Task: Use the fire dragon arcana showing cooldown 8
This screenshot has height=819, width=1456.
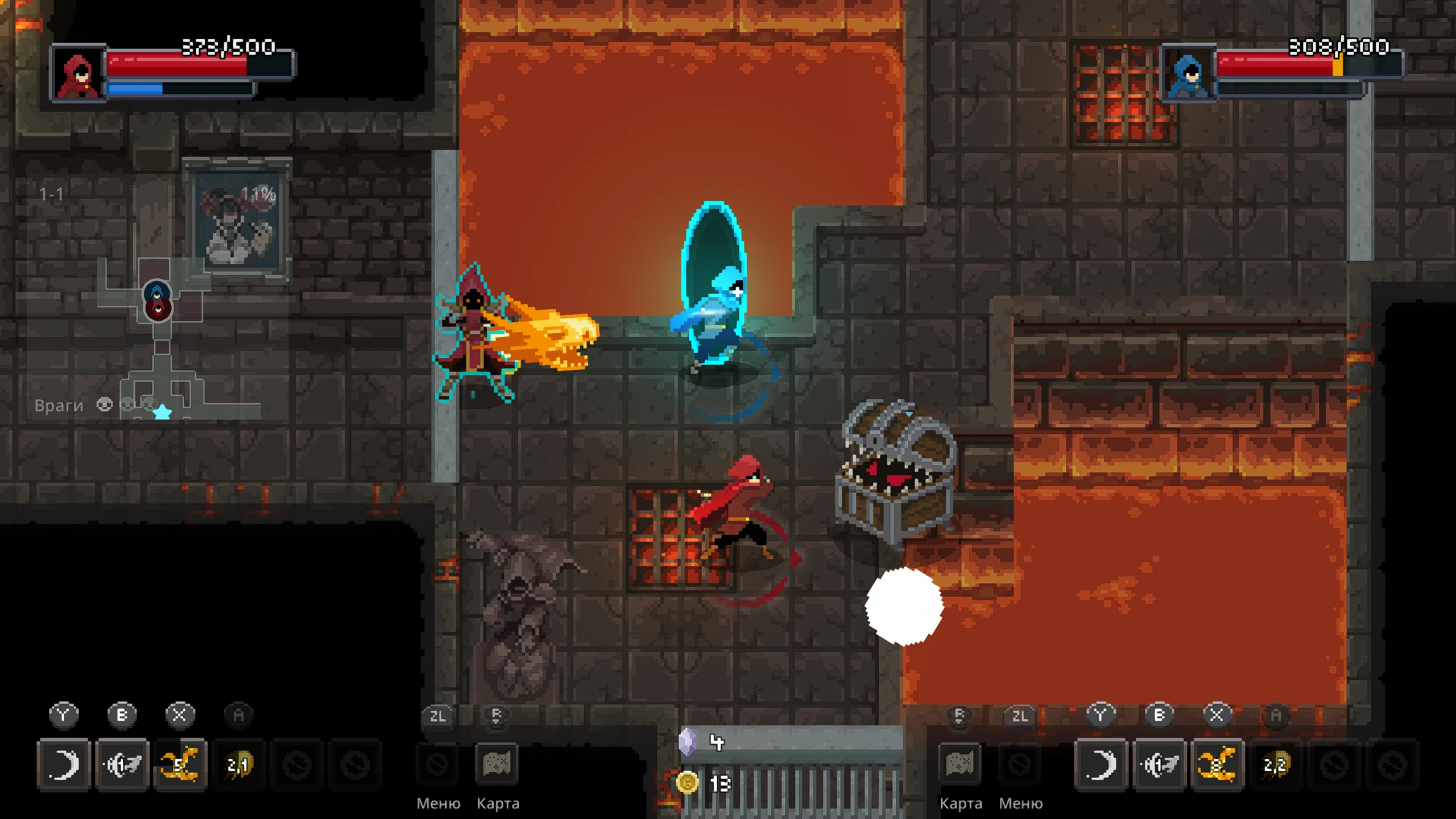Action: (1217, 764)
